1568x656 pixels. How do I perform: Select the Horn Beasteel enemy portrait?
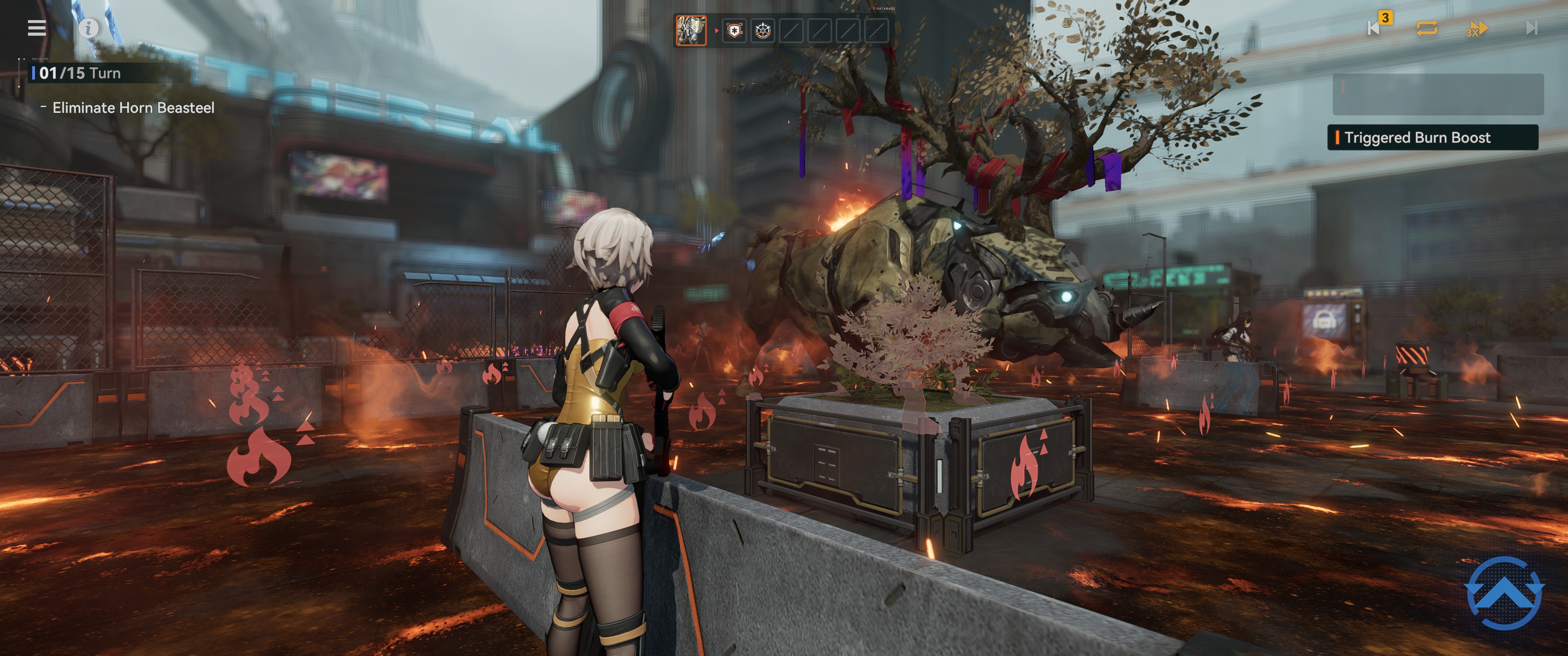[x=691, y=30]
